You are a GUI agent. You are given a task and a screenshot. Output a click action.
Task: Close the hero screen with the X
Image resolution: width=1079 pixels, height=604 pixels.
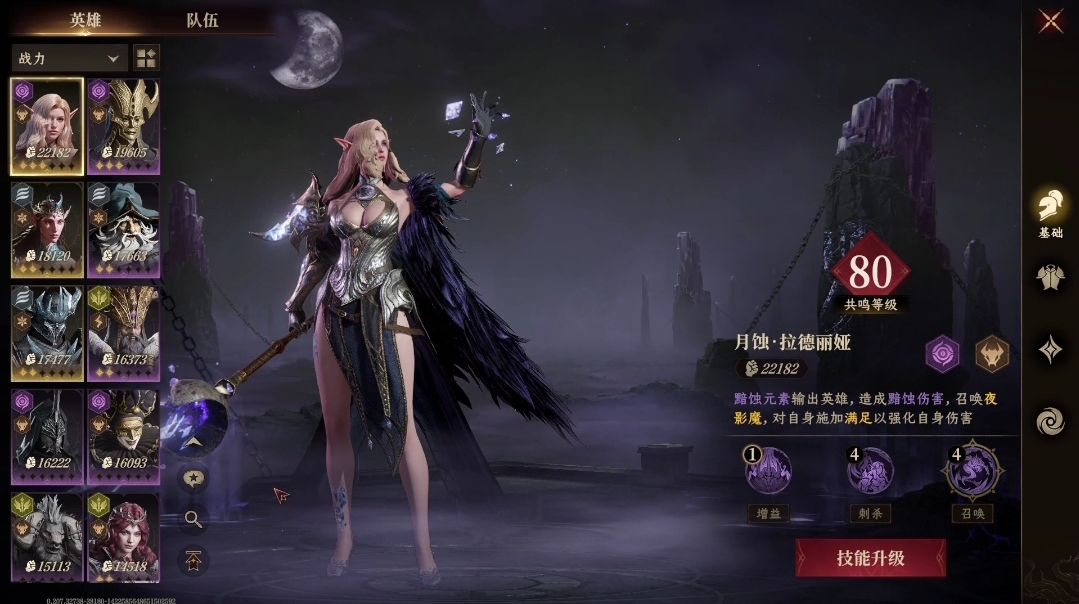(1050, 21)
